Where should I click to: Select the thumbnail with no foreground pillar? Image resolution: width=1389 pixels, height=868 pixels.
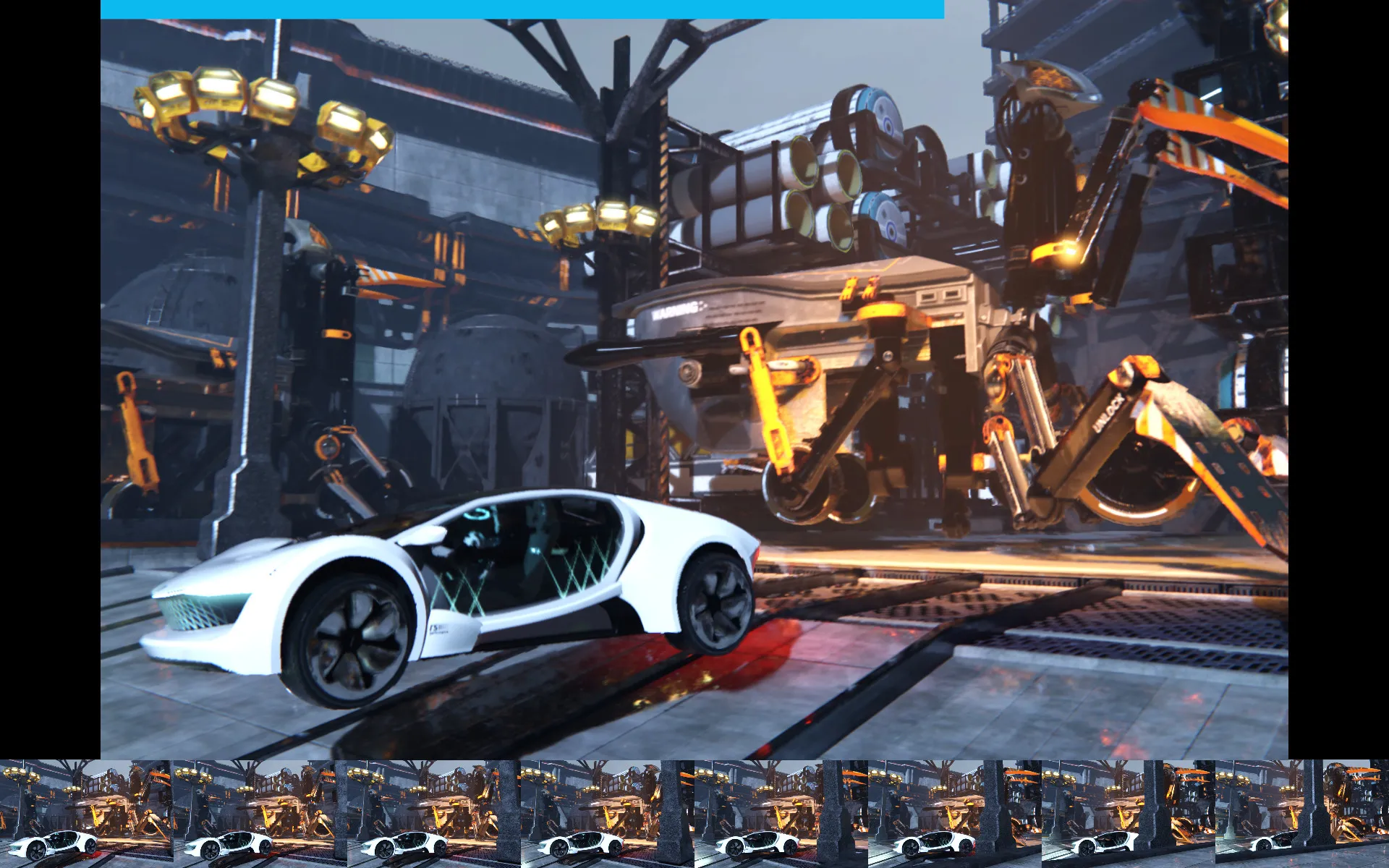tap(86, 813)
